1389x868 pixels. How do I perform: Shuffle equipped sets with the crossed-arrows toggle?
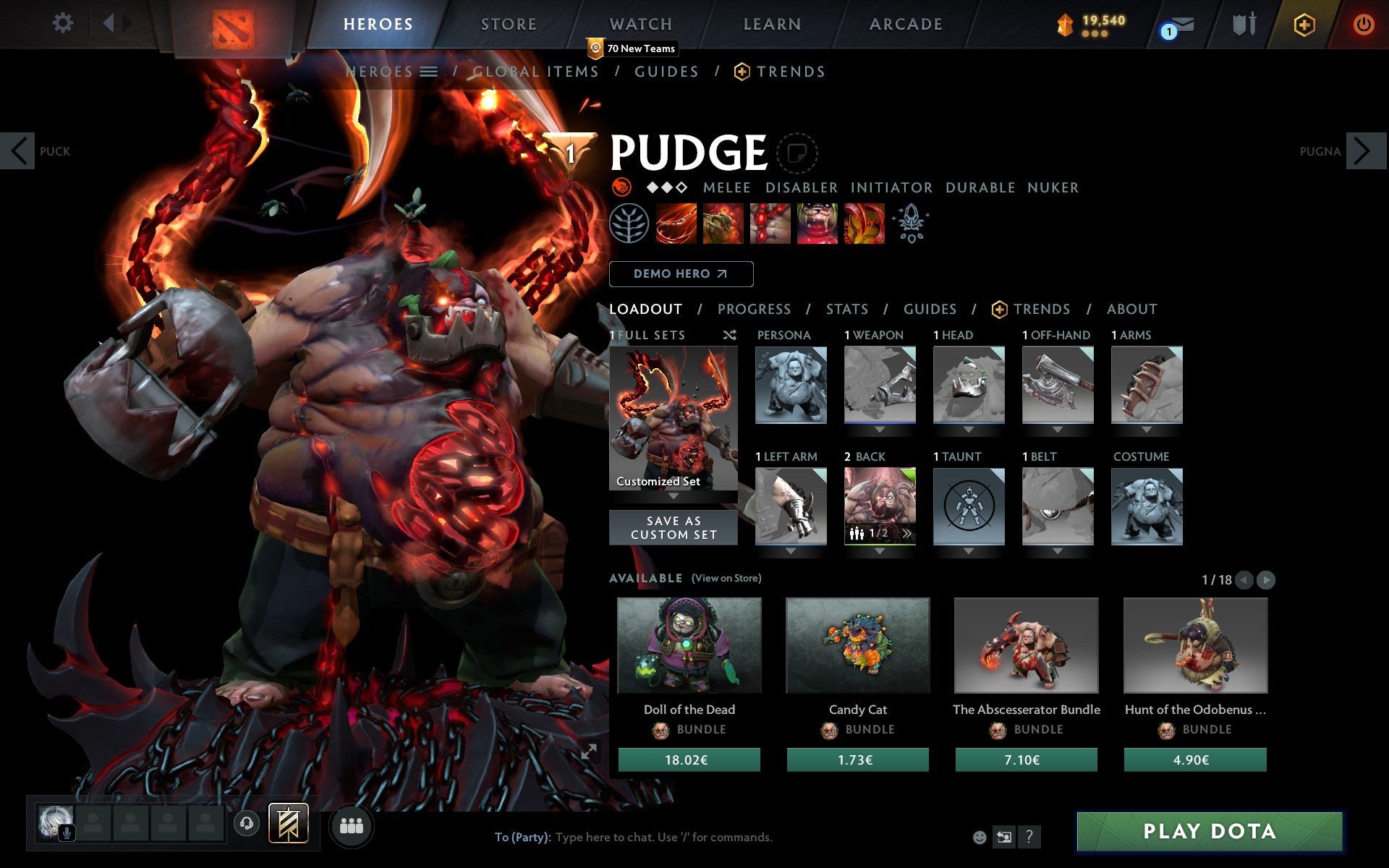[x=729, y=336]
